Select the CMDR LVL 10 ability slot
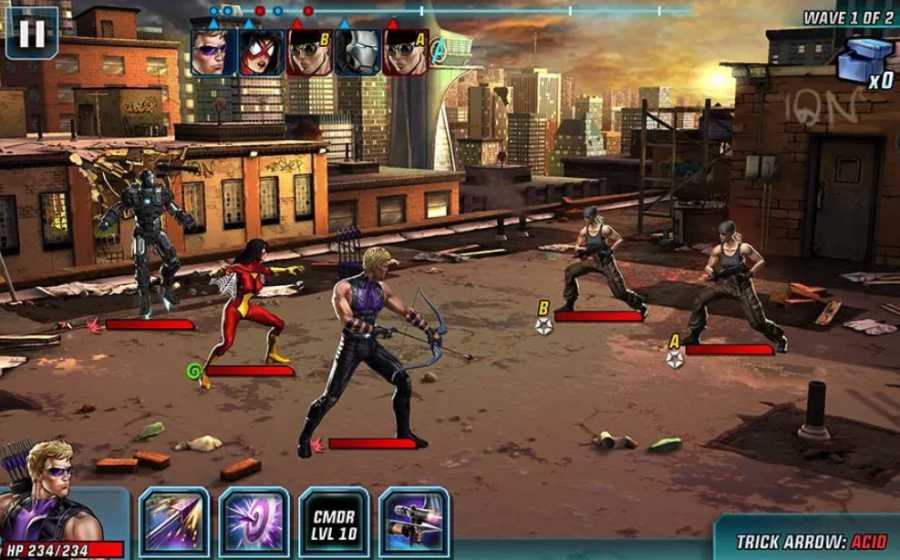The height and width of the screenshot is (560, 900). point(334,521)
